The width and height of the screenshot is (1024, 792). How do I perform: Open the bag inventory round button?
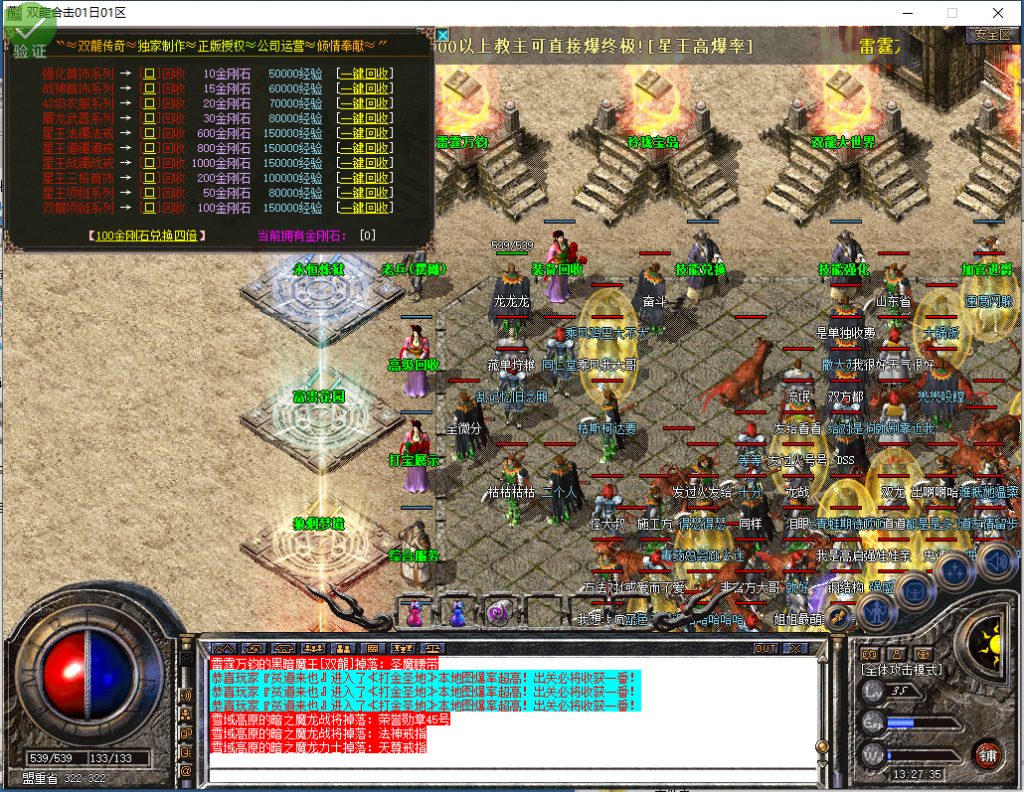click(x=914, y=590)
